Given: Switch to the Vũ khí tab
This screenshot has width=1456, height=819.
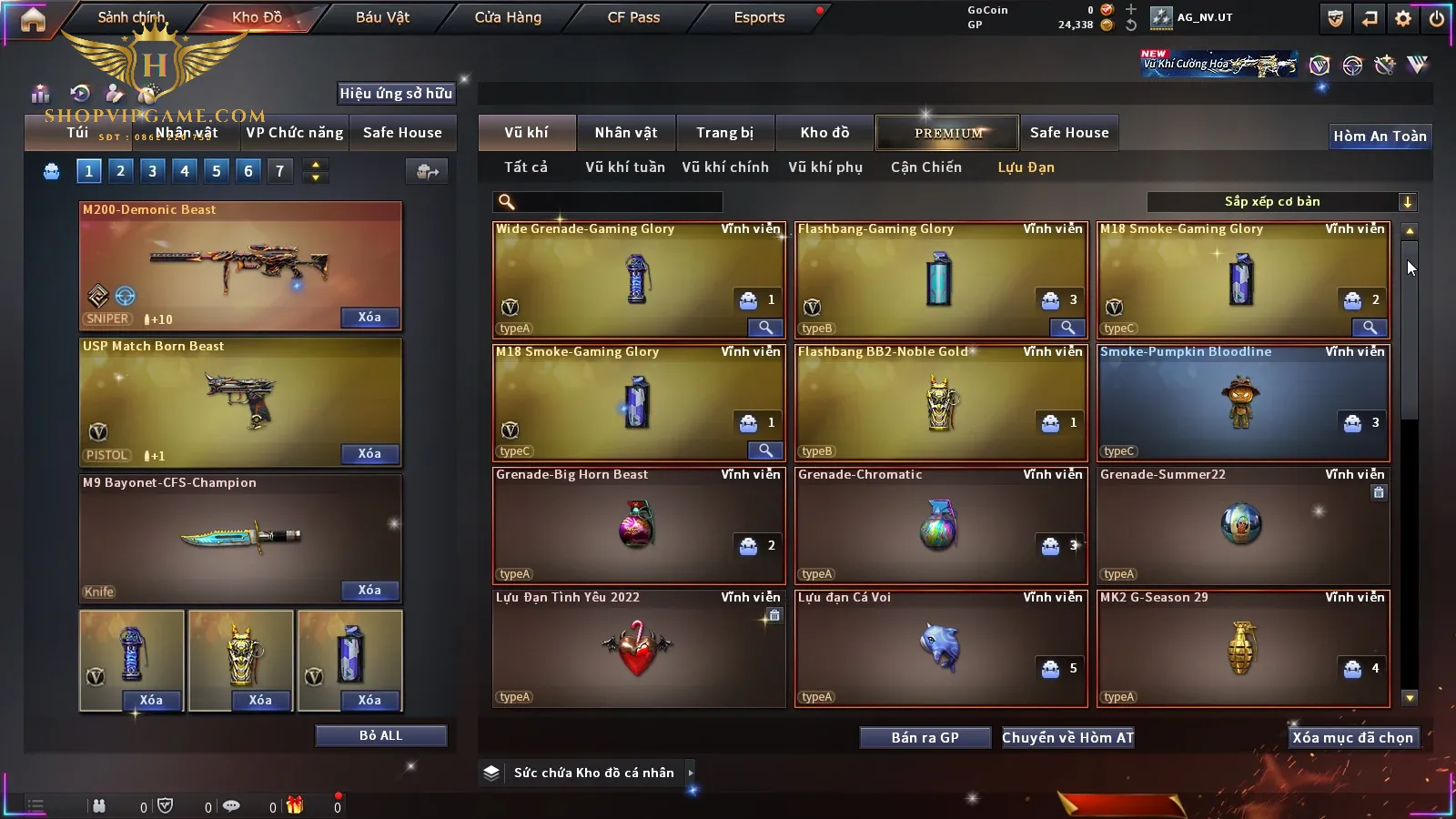Looking at the screenshot, I should tap(526, 133).
